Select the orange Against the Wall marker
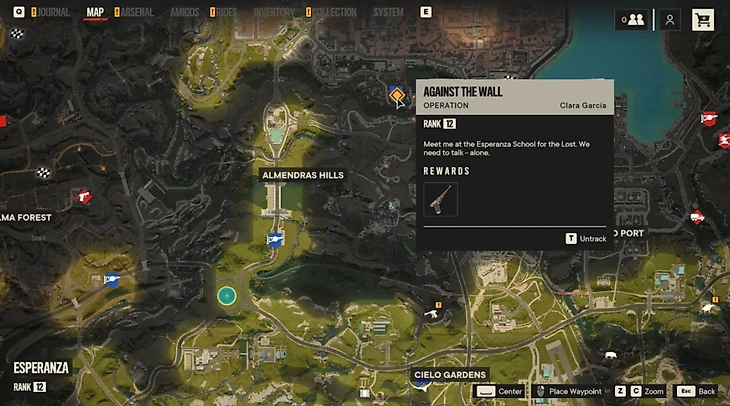The height and width of the screenshot is (406, 730). click(x=398, y=96)
